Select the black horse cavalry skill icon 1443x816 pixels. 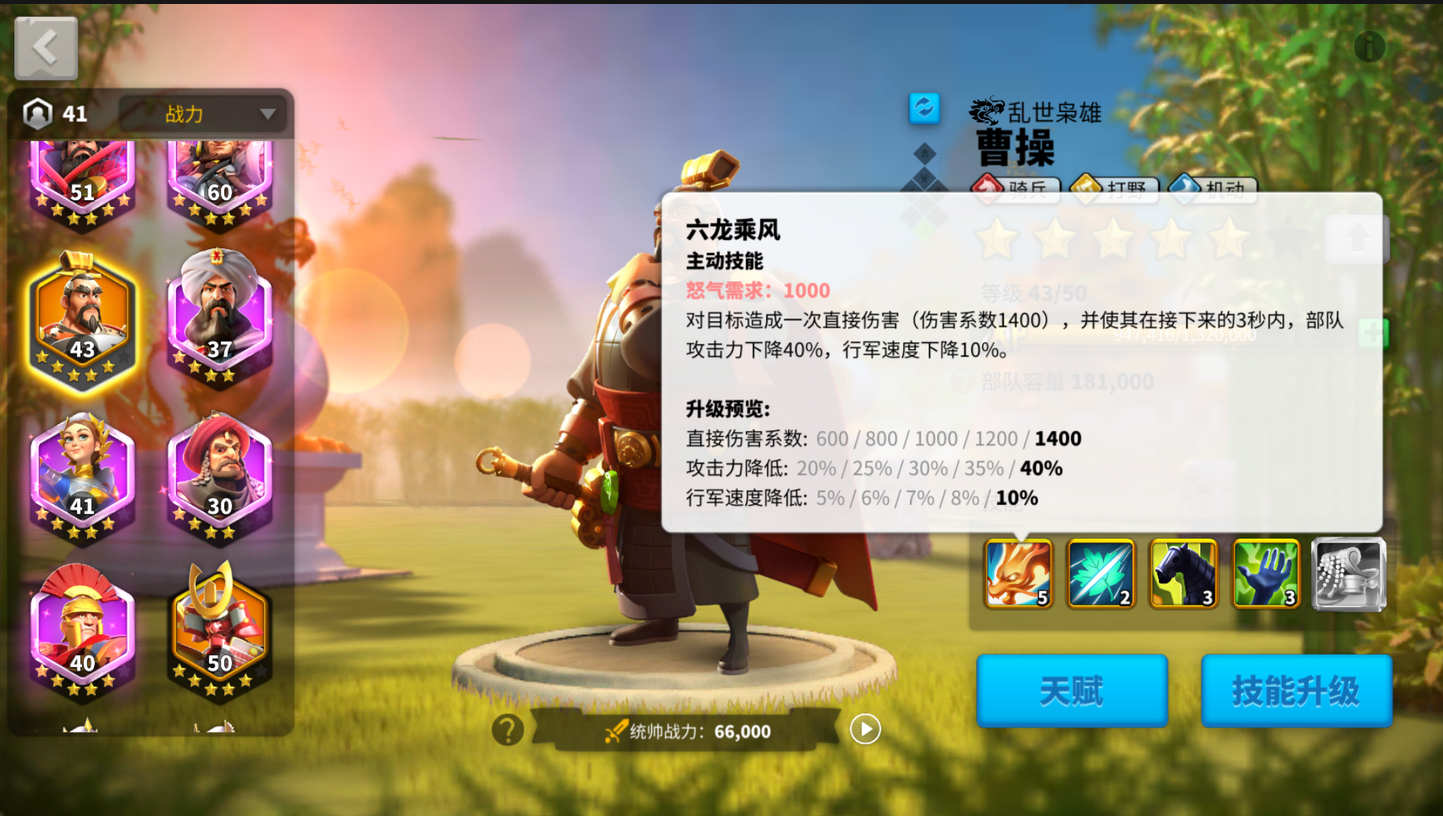1182,574
